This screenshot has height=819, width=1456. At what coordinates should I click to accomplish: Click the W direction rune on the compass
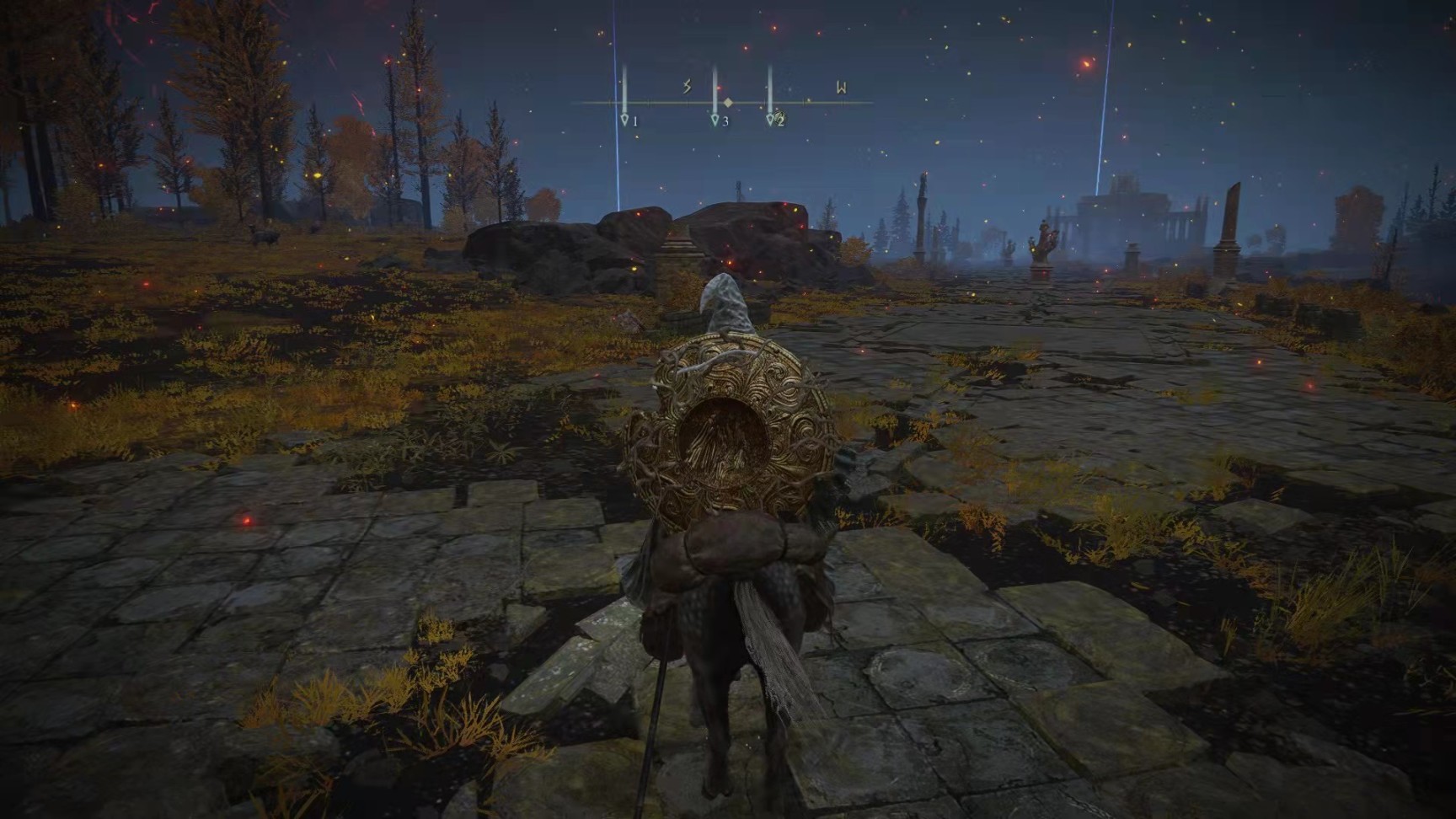click(x=841, y=87)
